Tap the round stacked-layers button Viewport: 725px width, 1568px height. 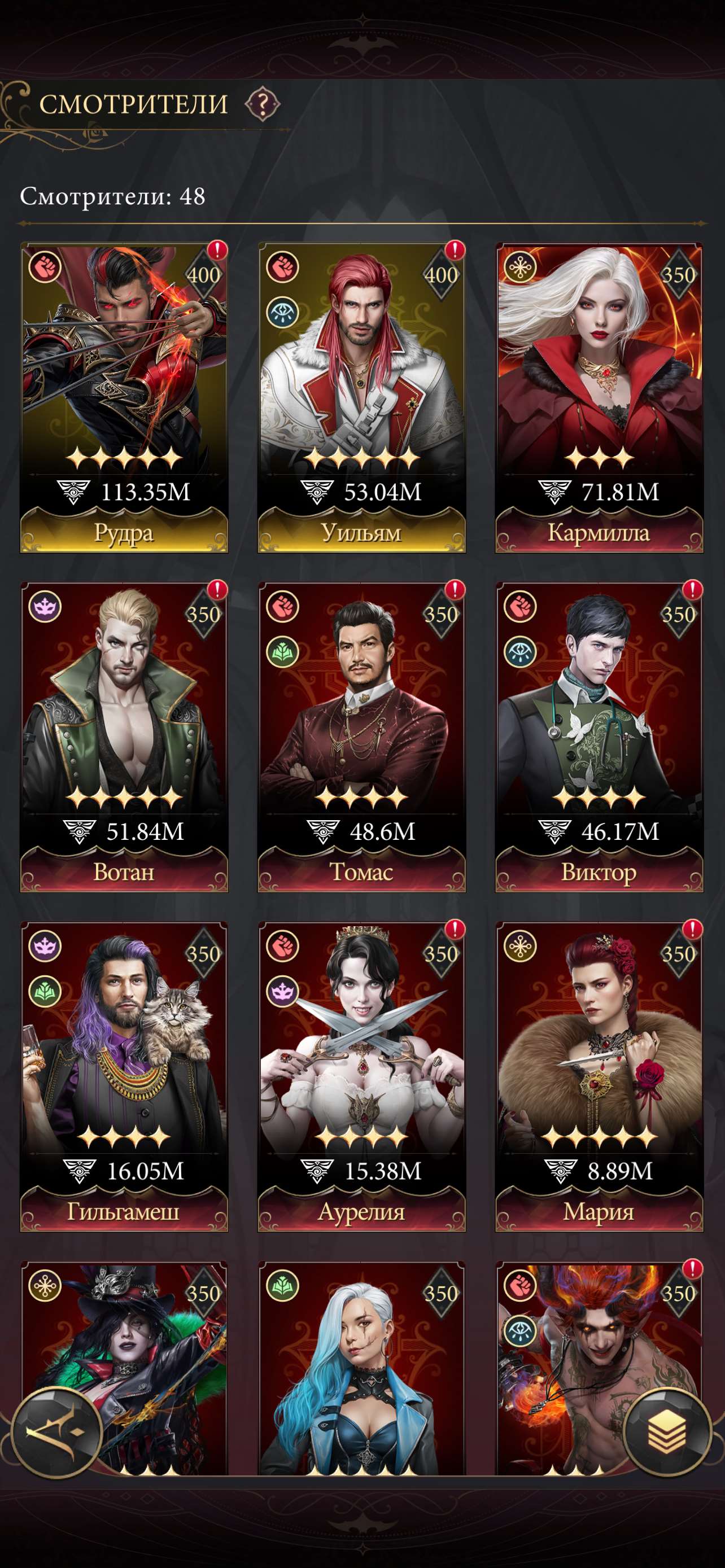[x=667, y=1431]
